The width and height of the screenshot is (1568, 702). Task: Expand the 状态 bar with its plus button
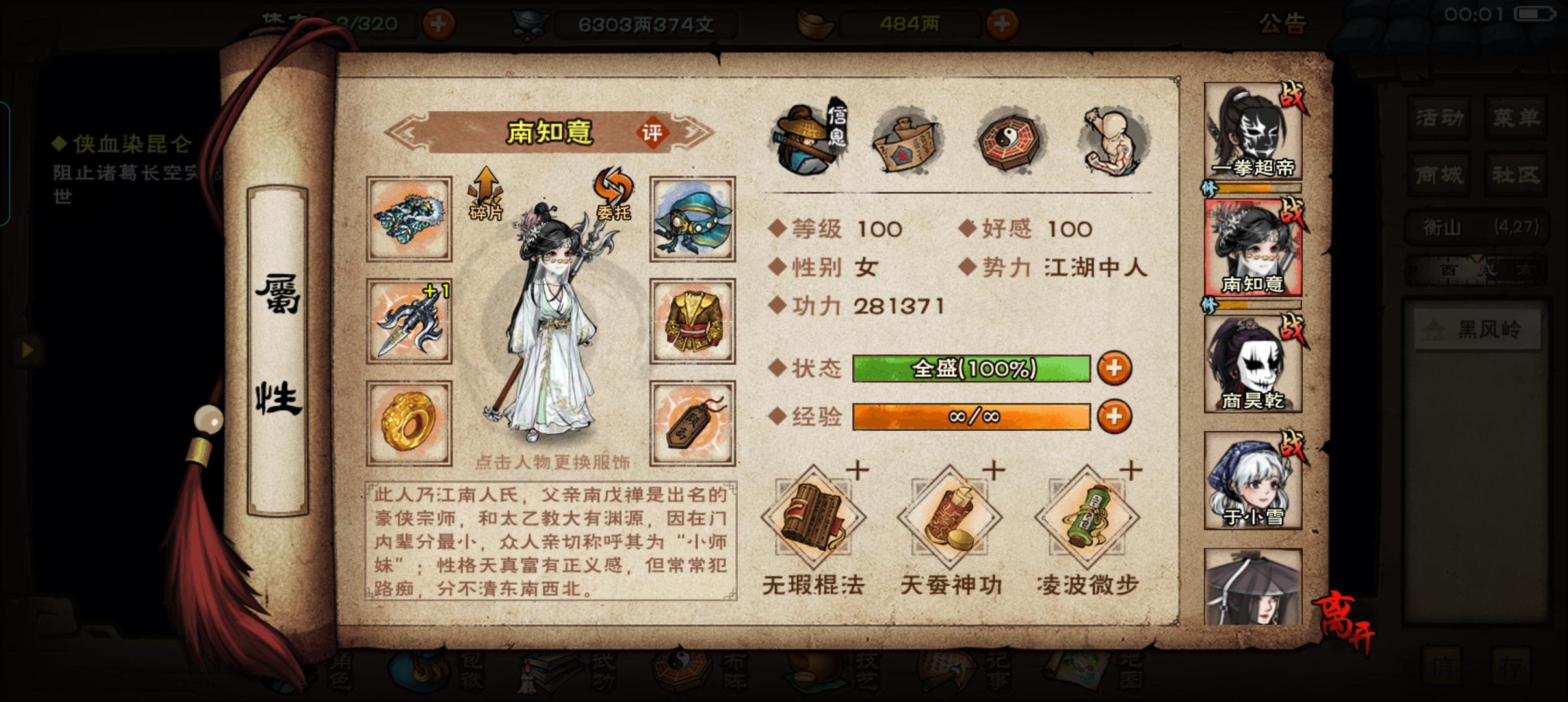(1115, 367)
